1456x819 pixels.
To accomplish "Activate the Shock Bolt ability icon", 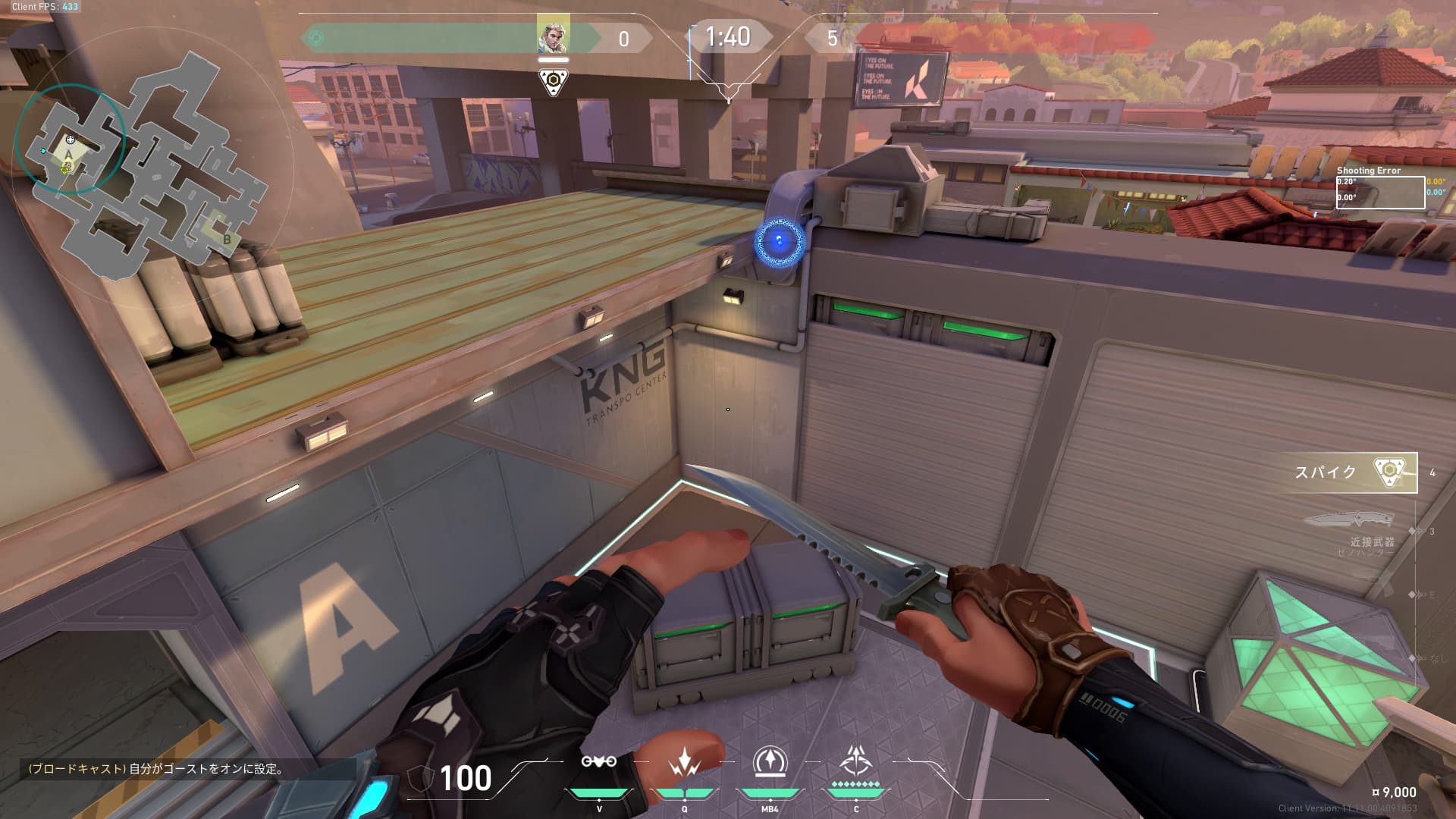I will coord(684,762).
